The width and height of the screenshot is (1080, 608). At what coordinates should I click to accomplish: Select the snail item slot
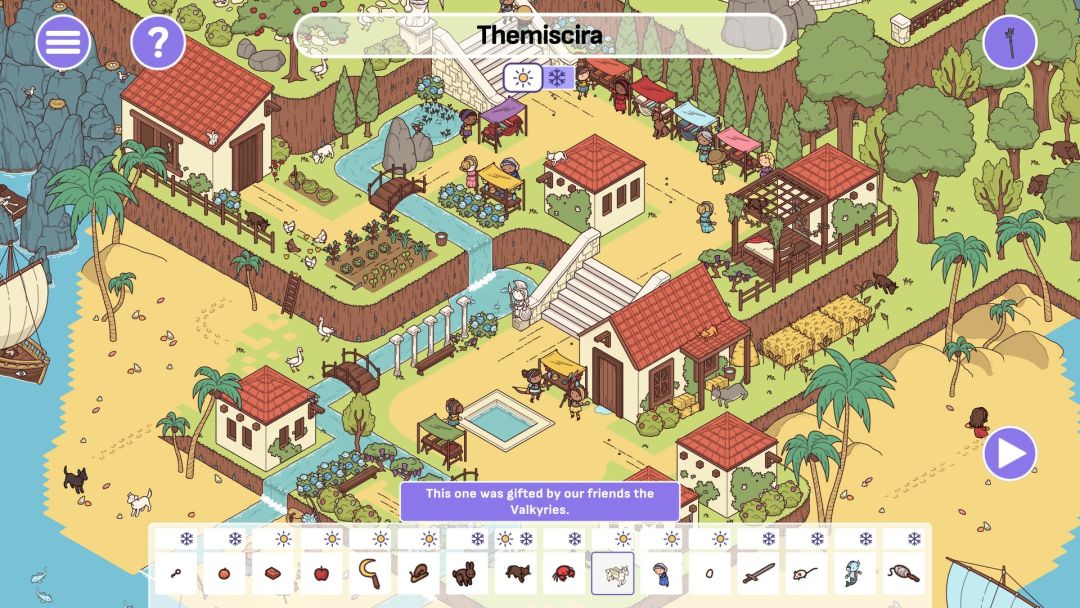[x=418, y=574]
